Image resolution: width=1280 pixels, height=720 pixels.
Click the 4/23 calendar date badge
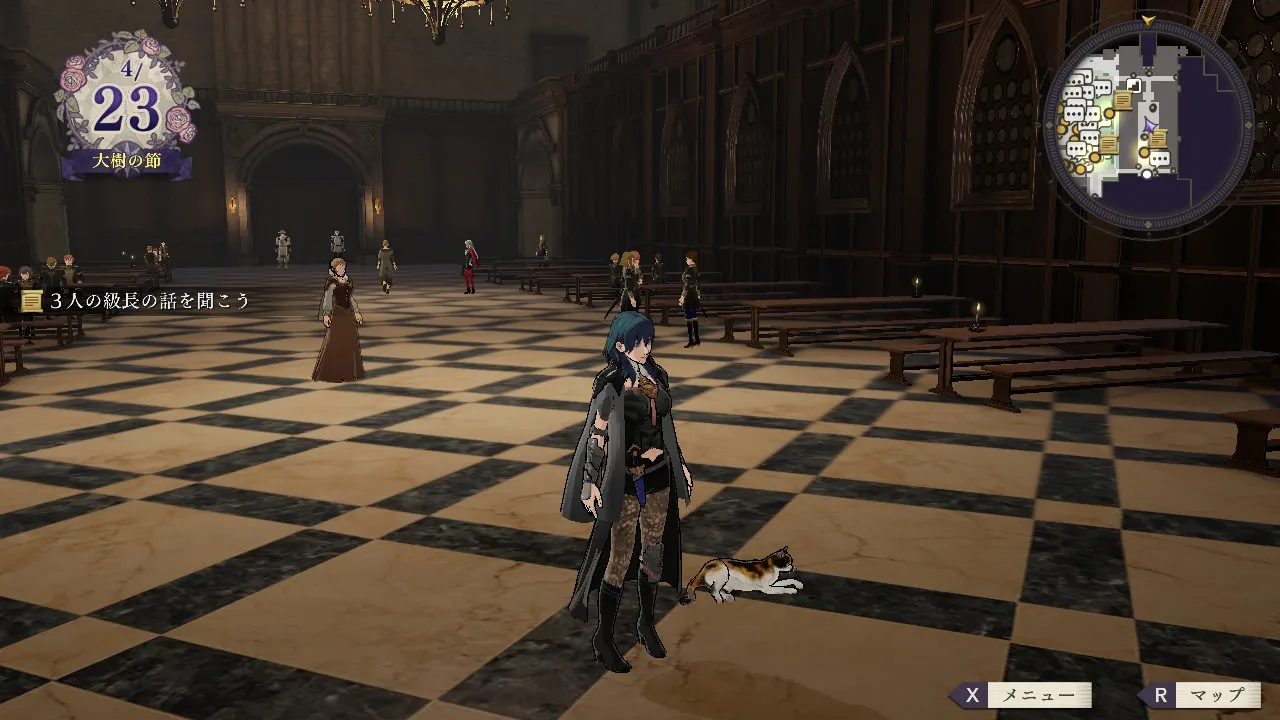[x=127, y=110]
